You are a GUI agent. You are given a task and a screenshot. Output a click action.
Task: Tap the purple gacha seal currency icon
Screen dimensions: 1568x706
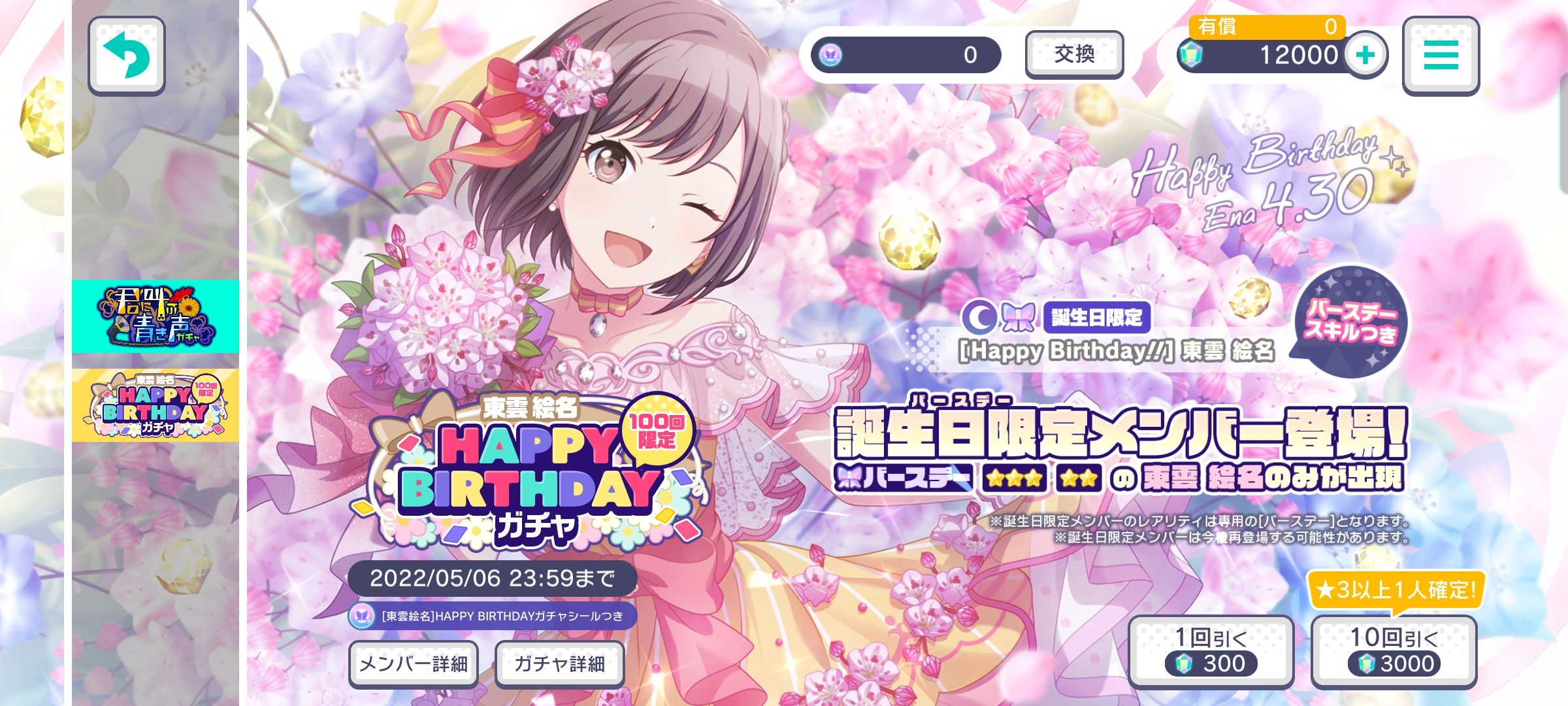[x=828, y=54]
